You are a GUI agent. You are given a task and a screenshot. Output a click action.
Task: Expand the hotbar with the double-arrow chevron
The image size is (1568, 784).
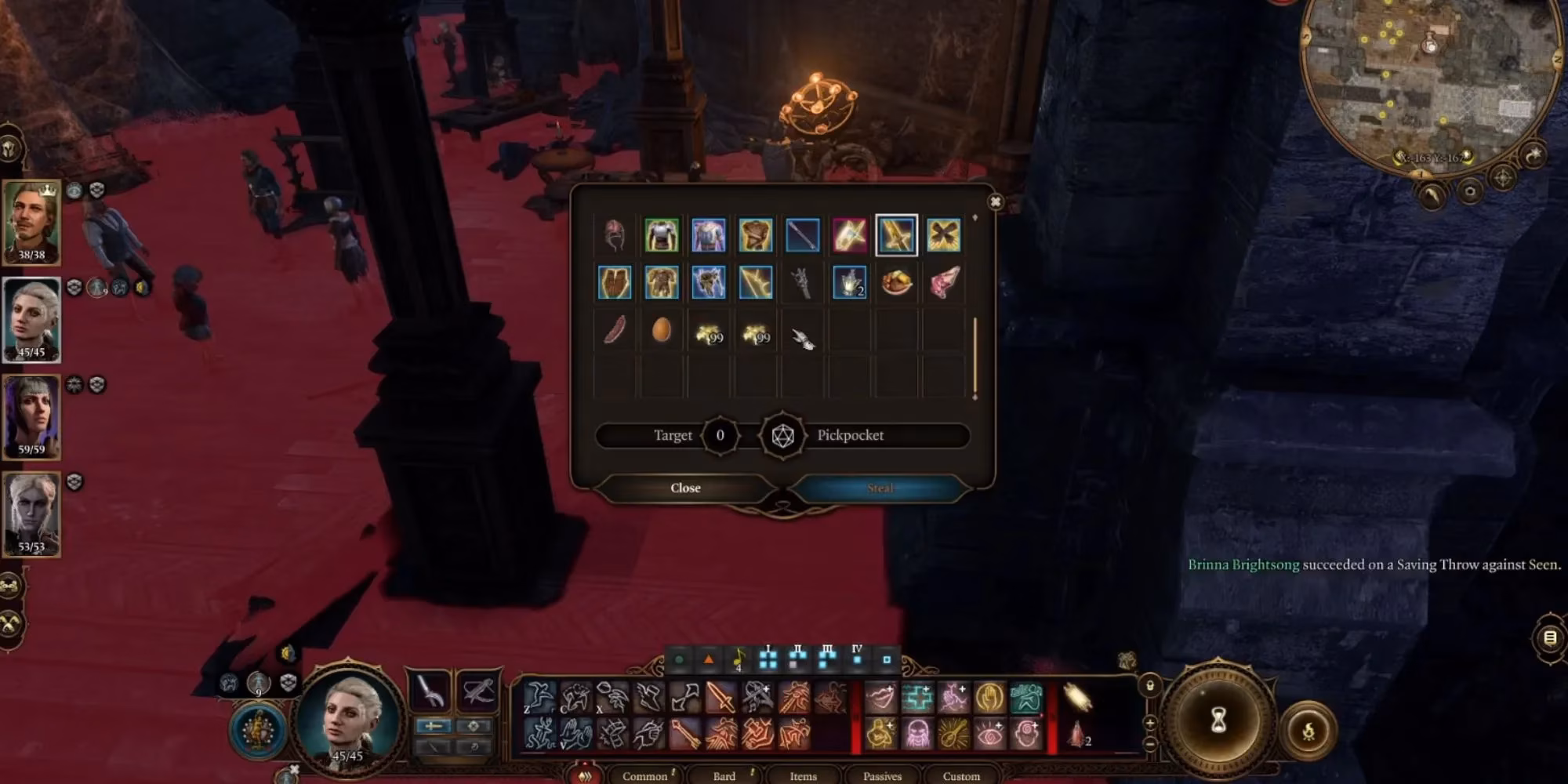click(585, 776)
